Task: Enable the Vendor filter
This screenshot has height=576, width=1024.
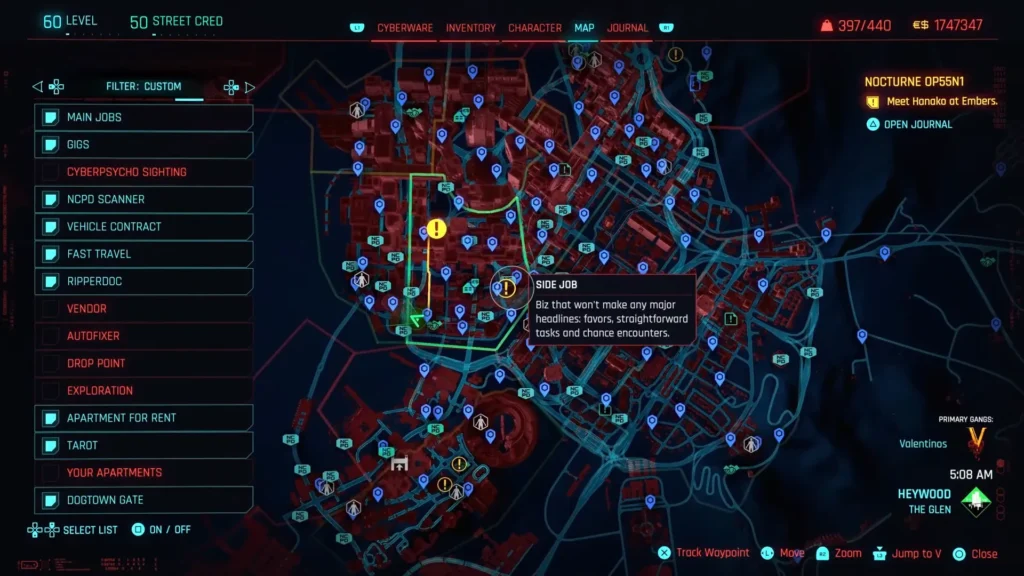Action: pos(144,309)
